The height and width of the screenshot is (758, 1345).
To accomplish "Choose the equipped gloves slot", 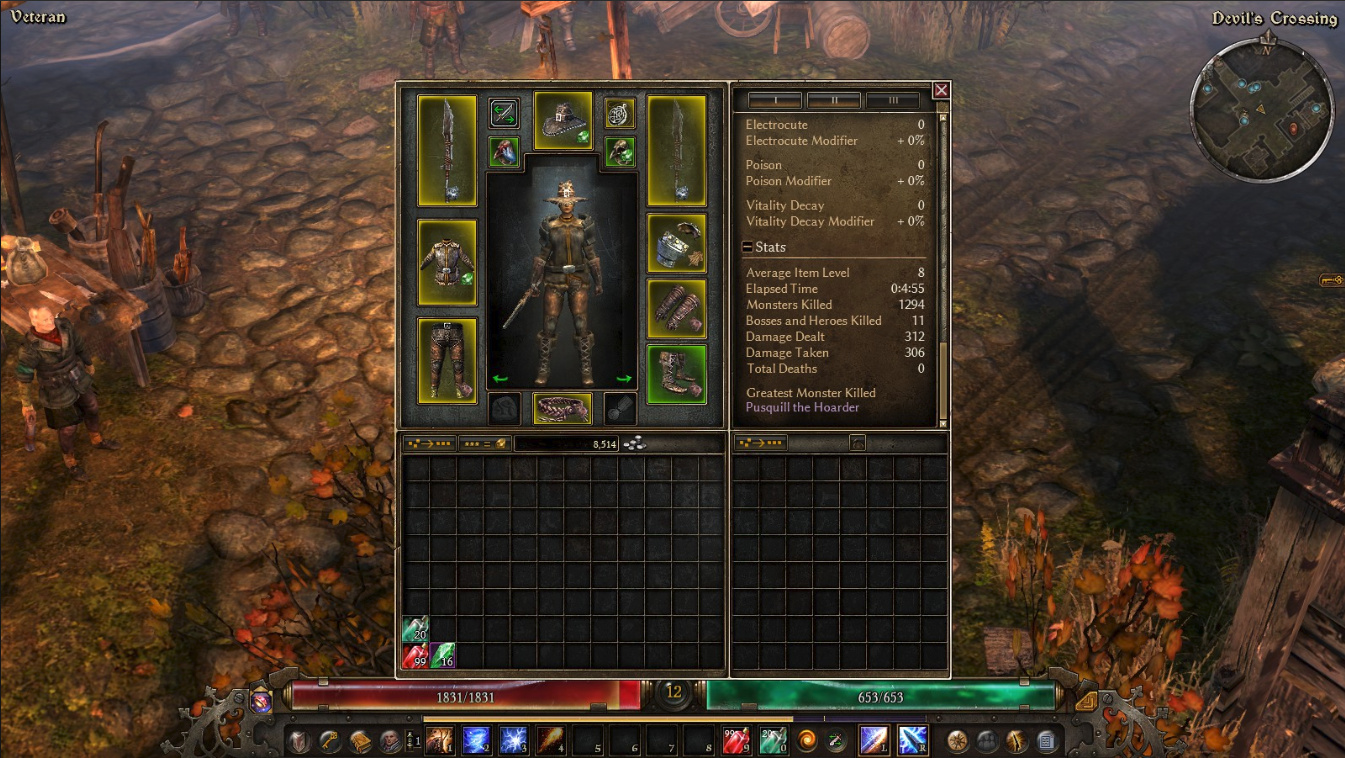I will pos(676,309).
